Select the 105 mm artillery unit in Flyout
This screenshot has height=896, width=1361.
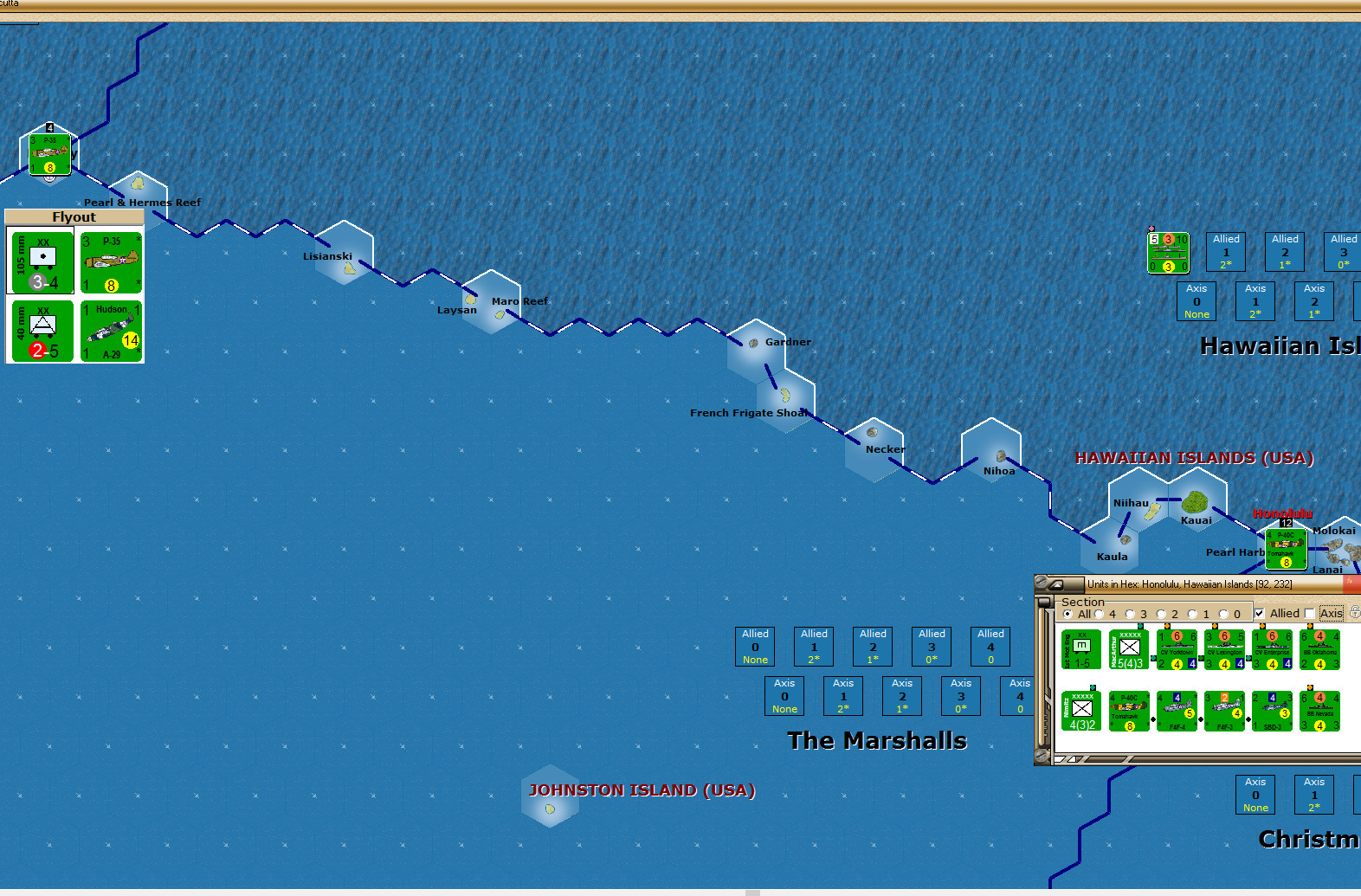point(40,261)
